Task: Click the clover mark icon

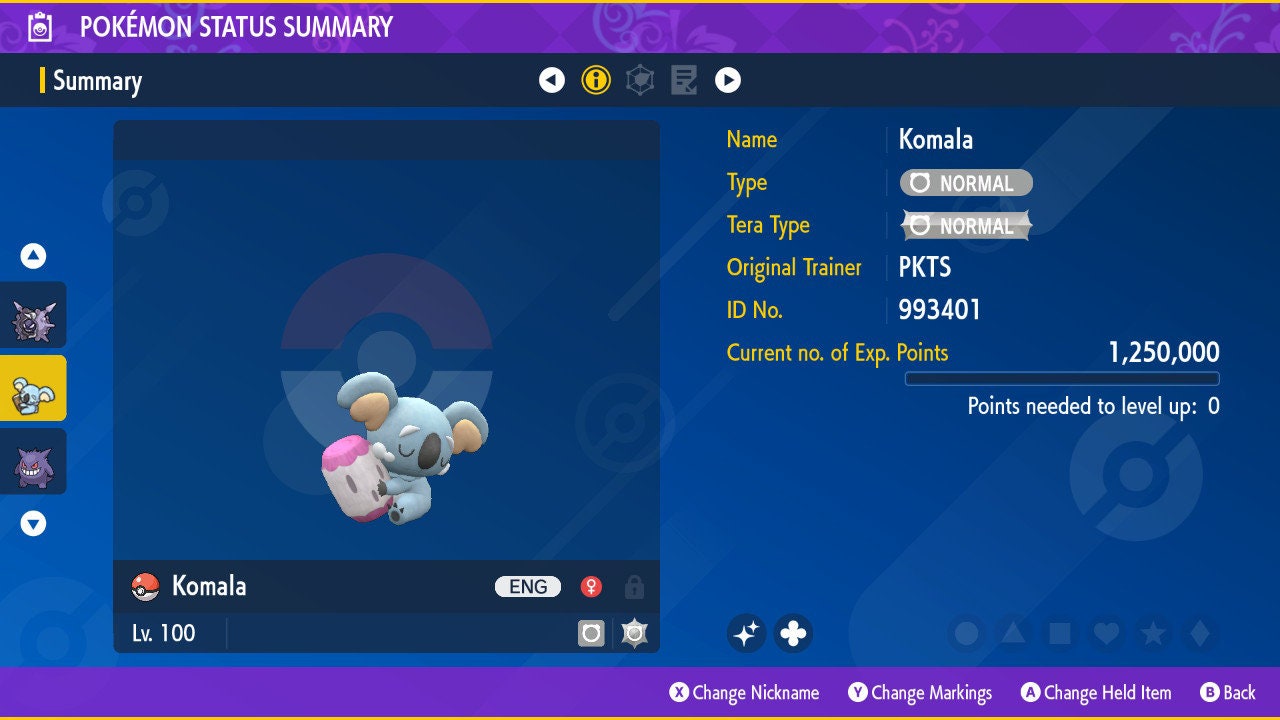Action: [x=793, y=633]
